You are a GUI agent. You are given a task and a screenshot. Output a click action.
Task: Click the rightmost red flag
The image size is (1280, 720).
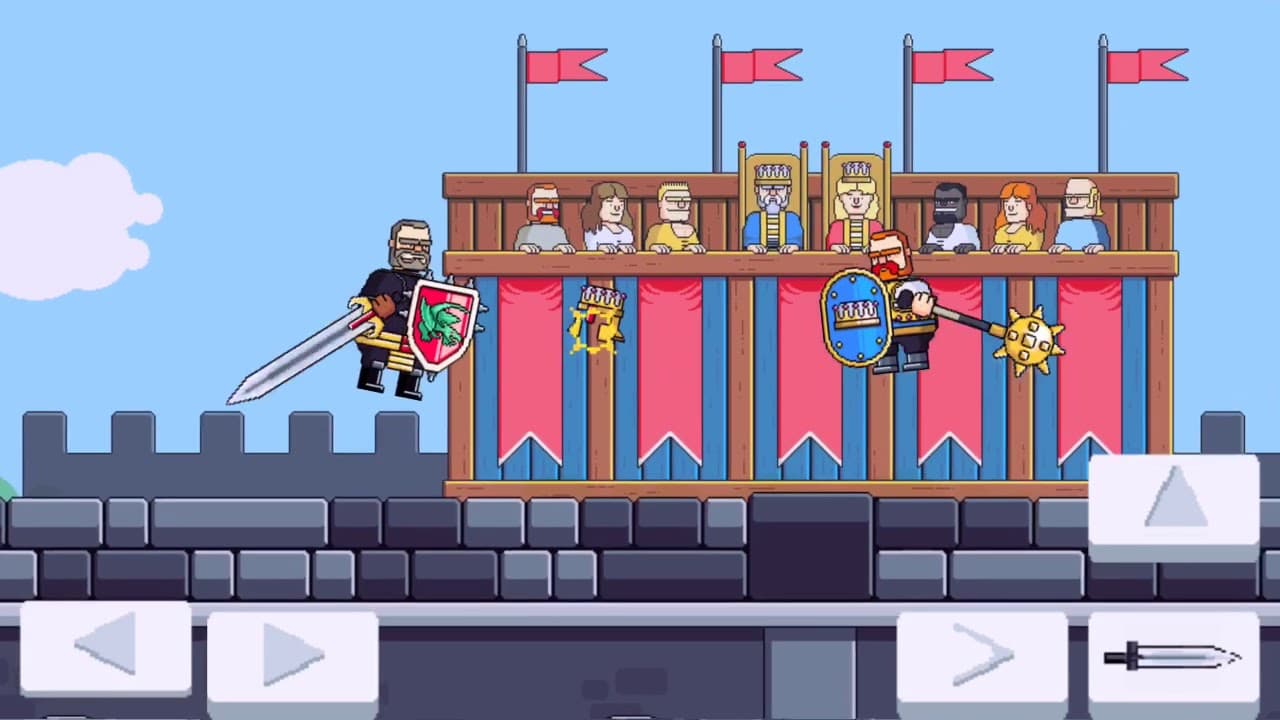point(1145,67)
